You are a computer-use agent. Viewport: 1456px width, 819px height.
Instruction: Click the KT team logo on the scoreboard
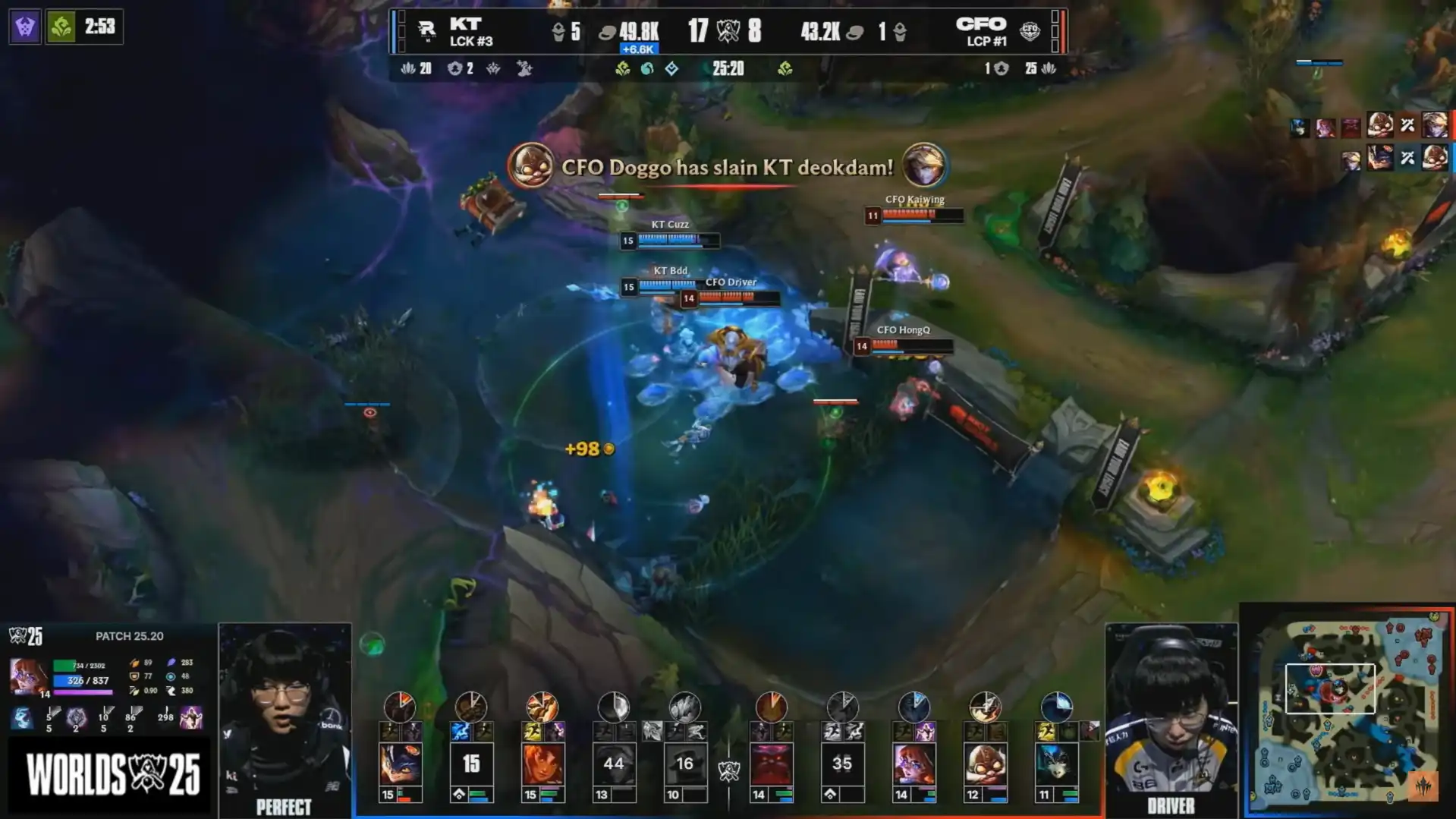pos(426,30)
